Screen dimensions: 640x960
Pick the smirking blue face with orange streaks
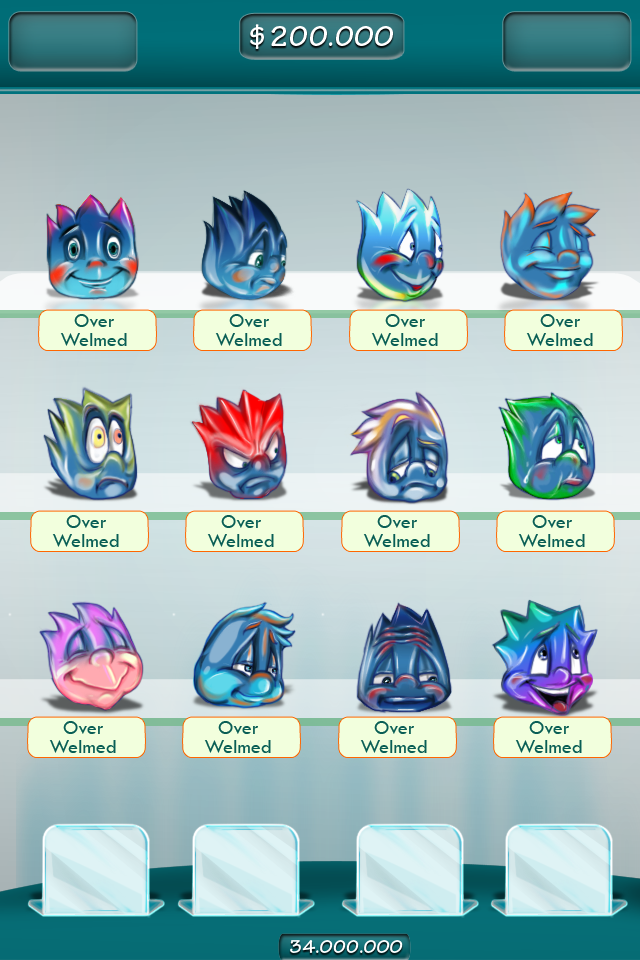[x=243, y=656]
